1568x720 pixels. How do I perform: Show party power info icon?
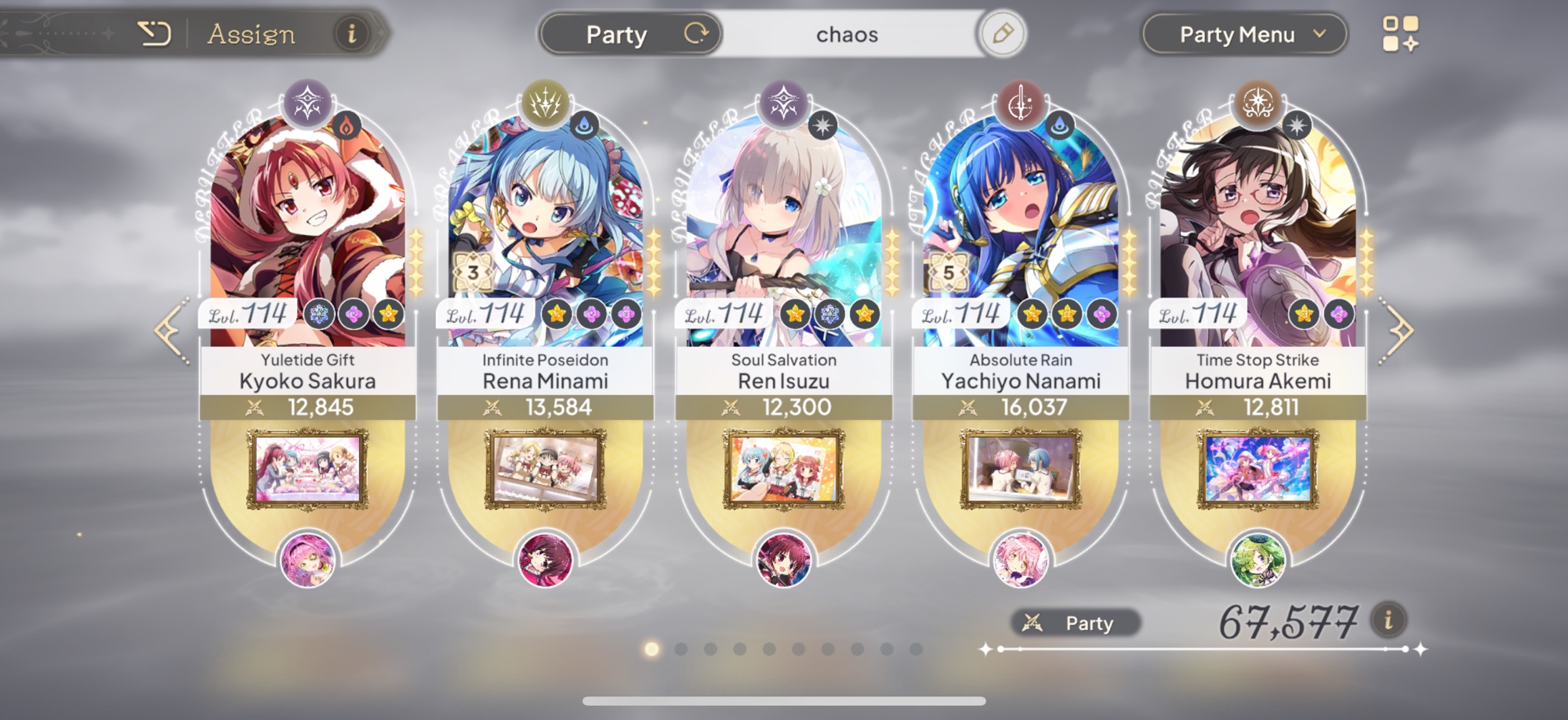(1388, 621)
